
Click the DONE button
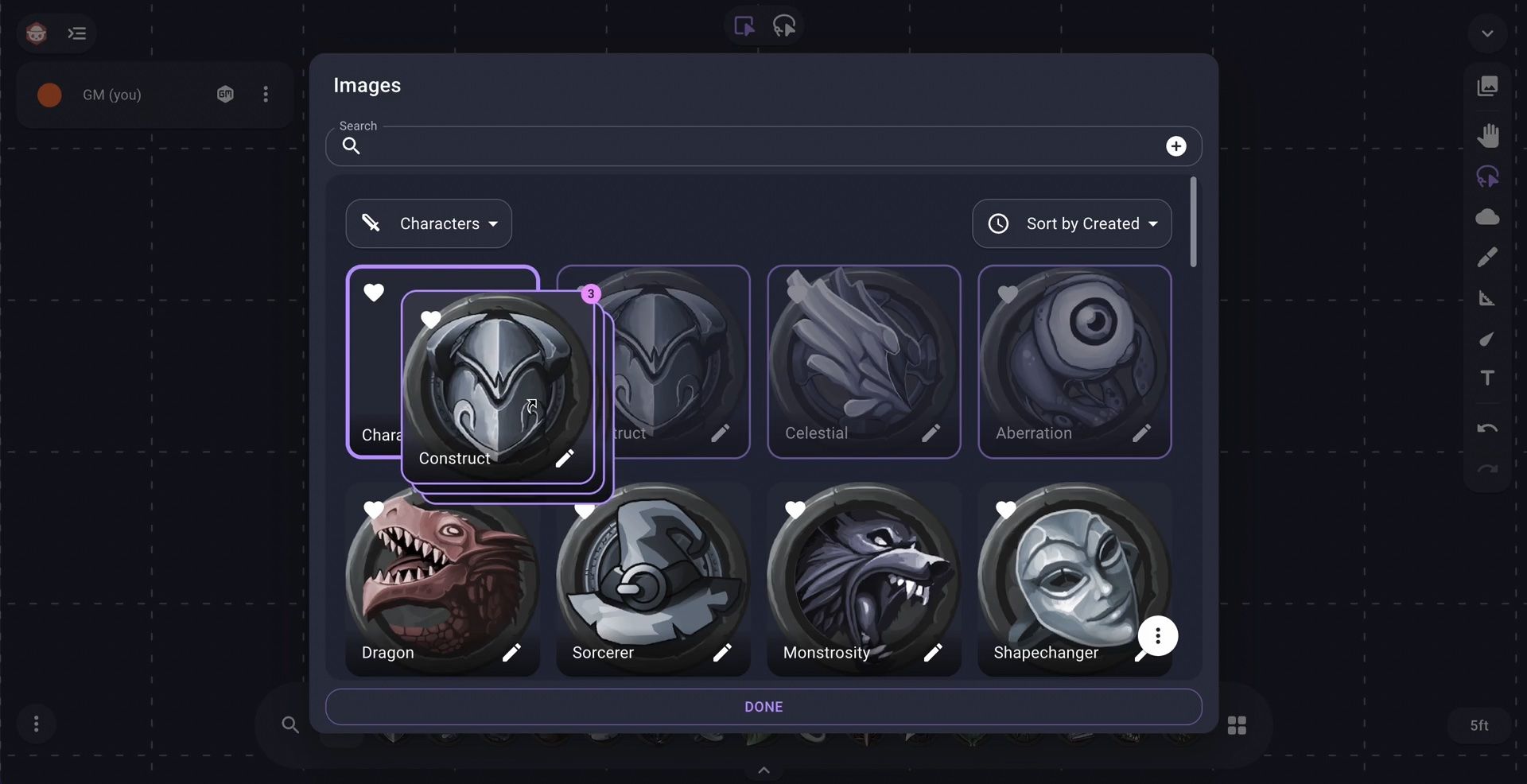763,707
